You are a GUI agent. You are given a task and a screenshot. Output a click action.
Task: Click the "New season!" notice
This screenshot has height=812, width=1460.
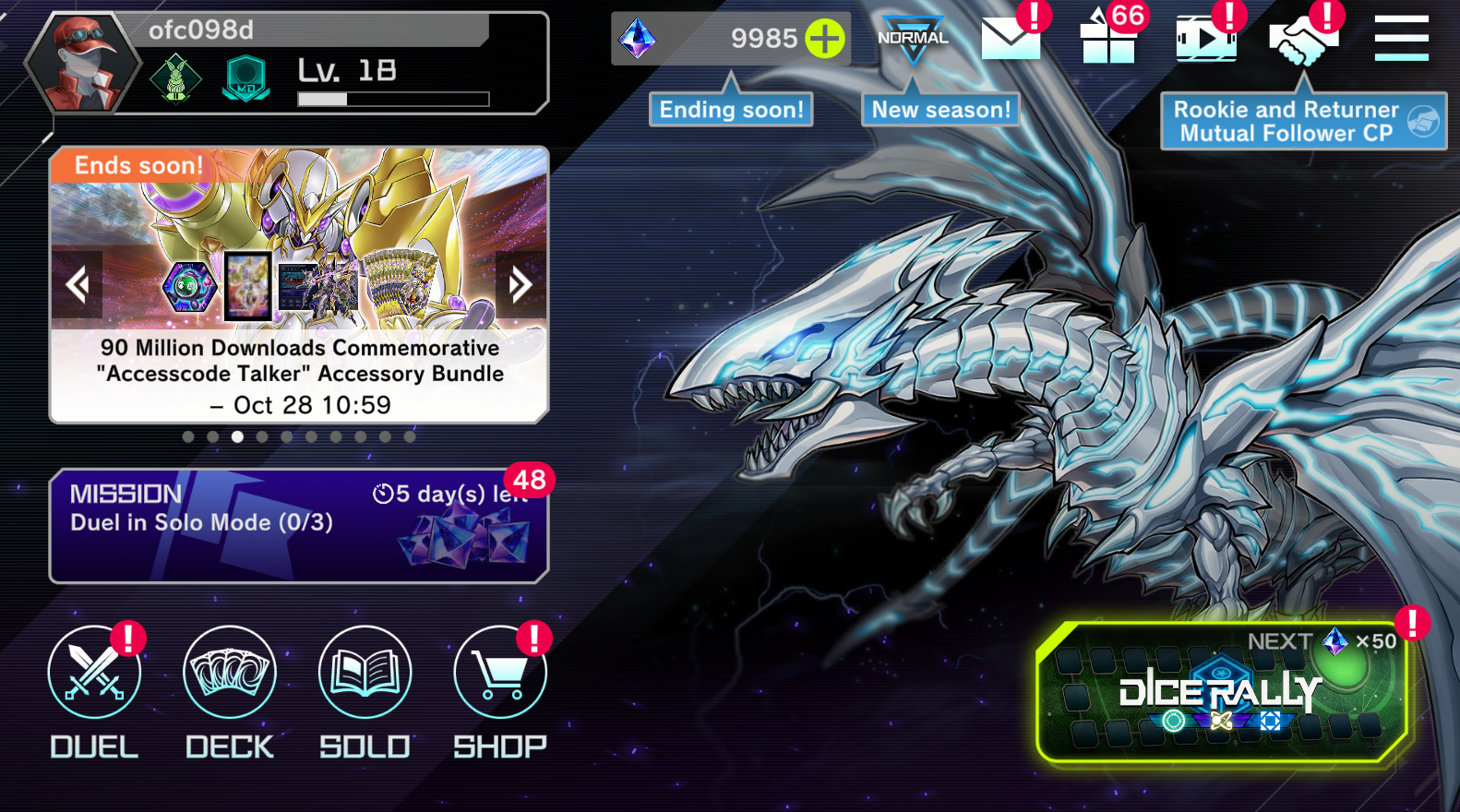click(940, 110)
